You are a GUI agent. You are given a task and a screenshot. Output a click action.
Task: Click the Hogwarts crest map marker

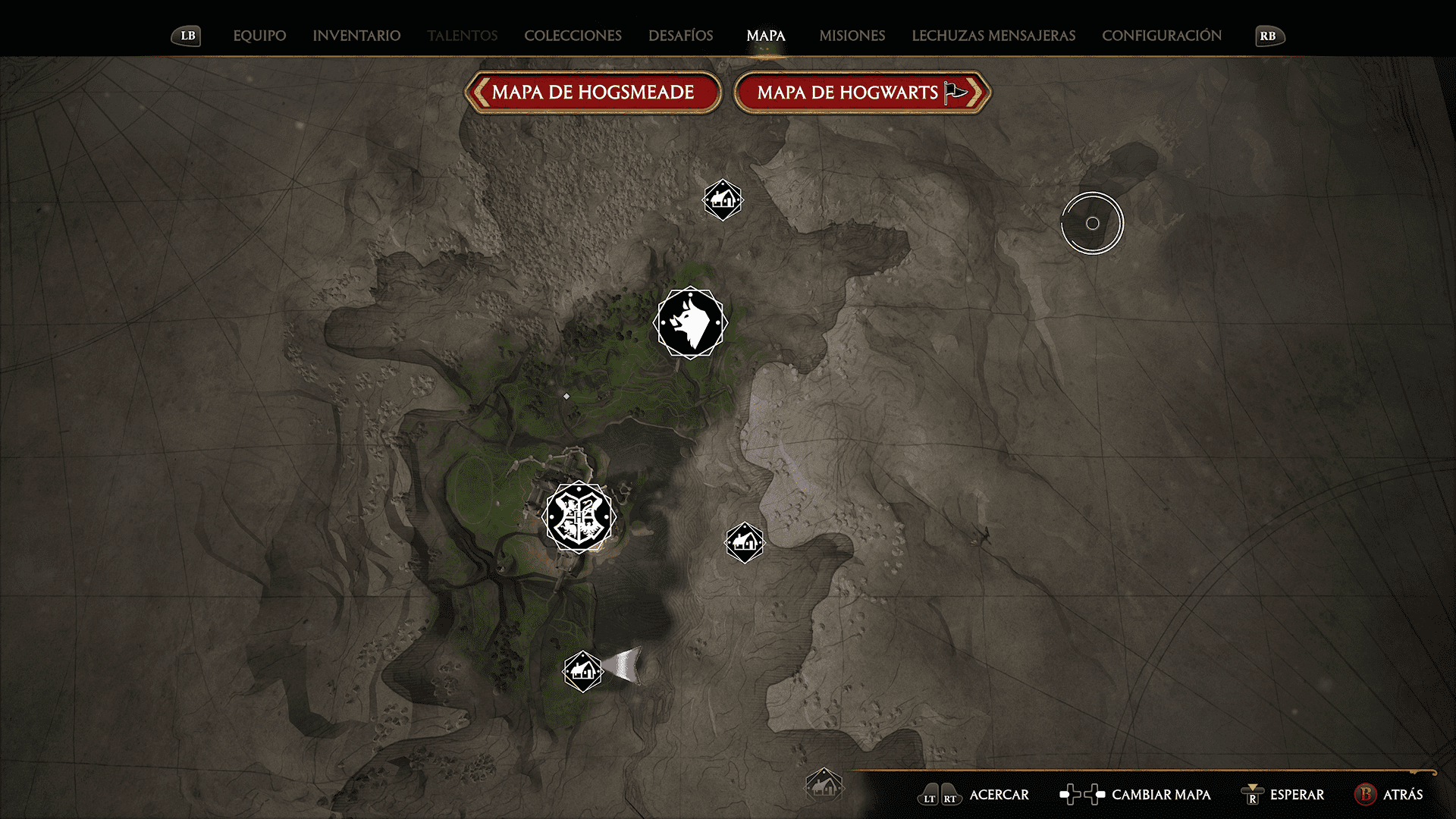click(x=579, y=517)
